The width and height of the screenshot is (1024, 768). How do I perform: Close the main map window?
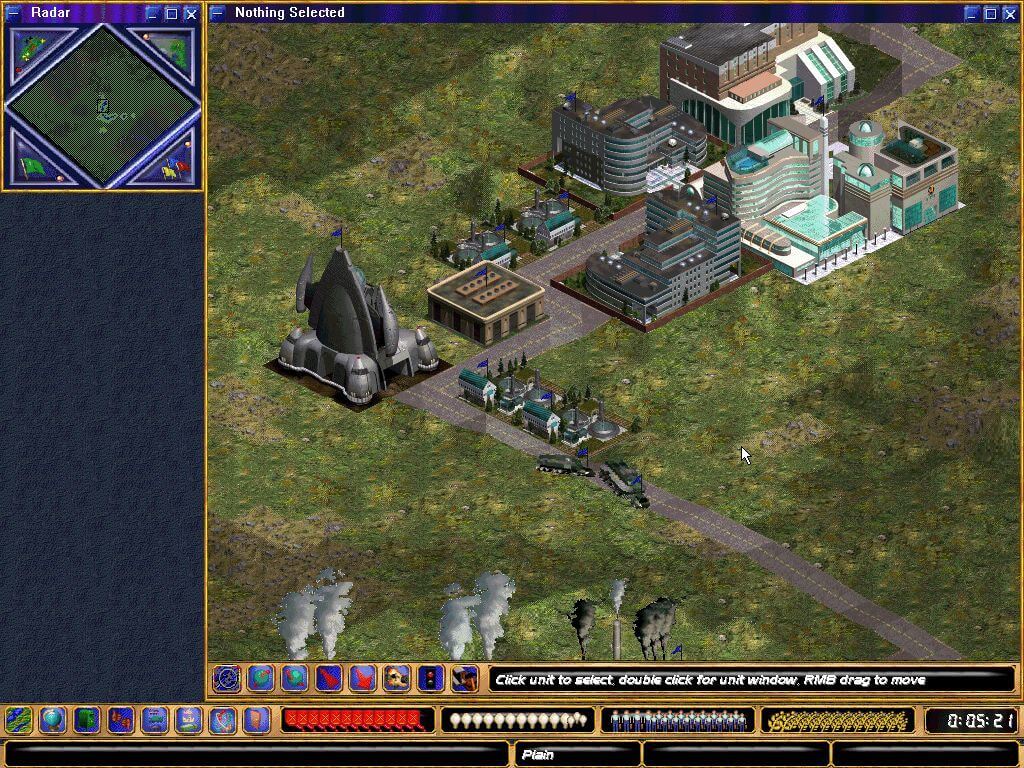click(x=1009, y=14)
